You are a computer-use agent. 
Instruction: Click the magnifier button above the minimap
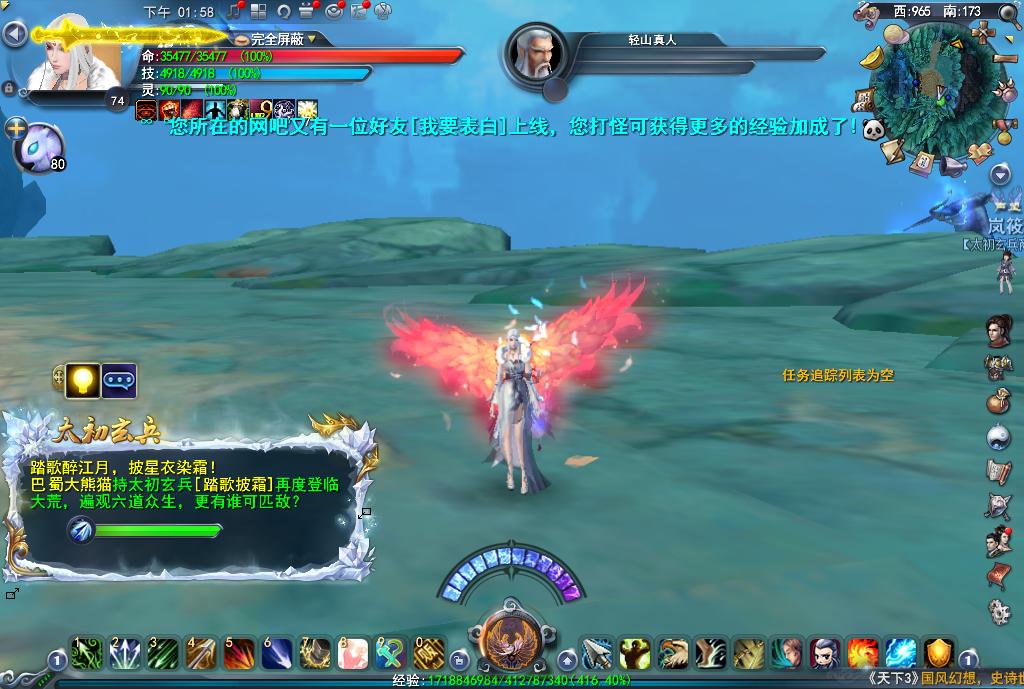1007,12
